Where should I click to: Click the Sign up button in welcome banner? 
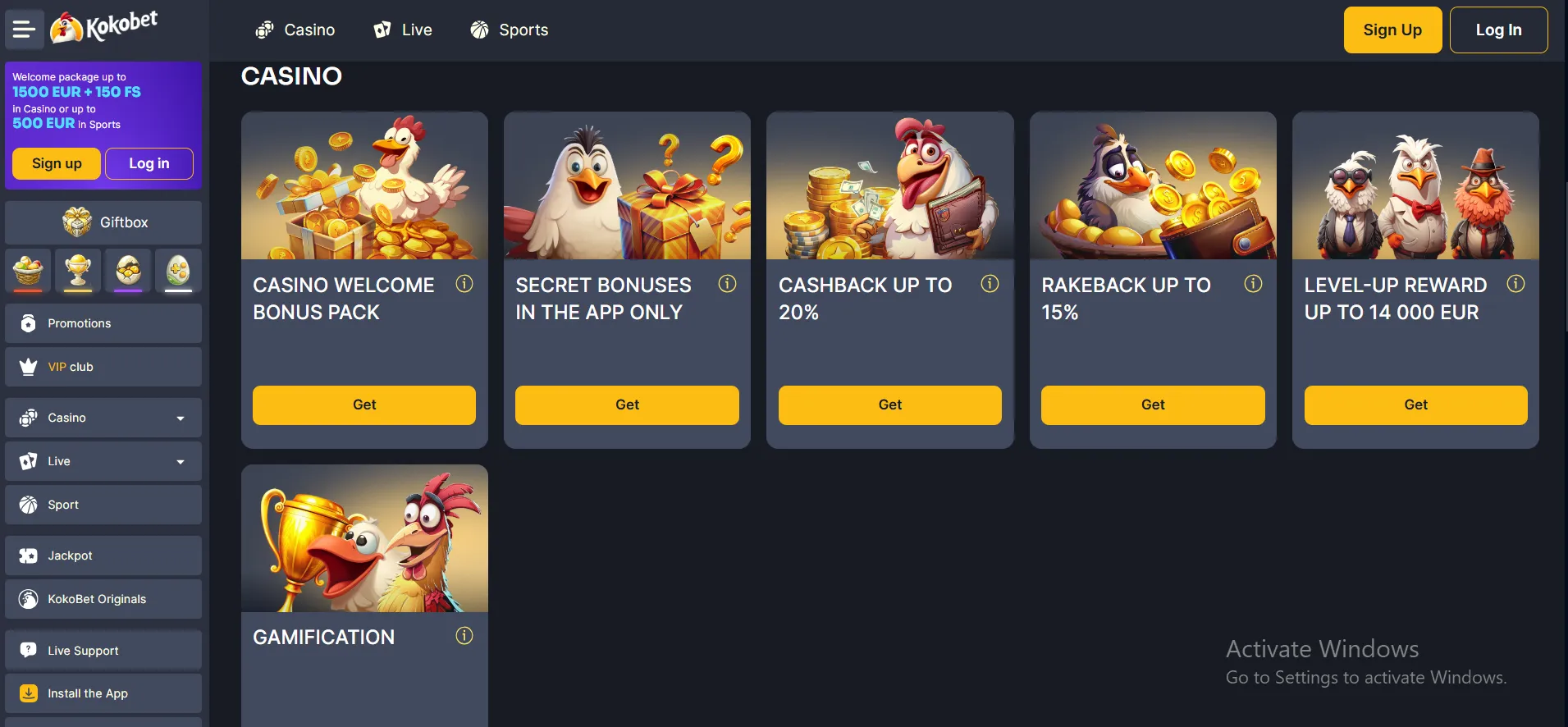point(57,163)
